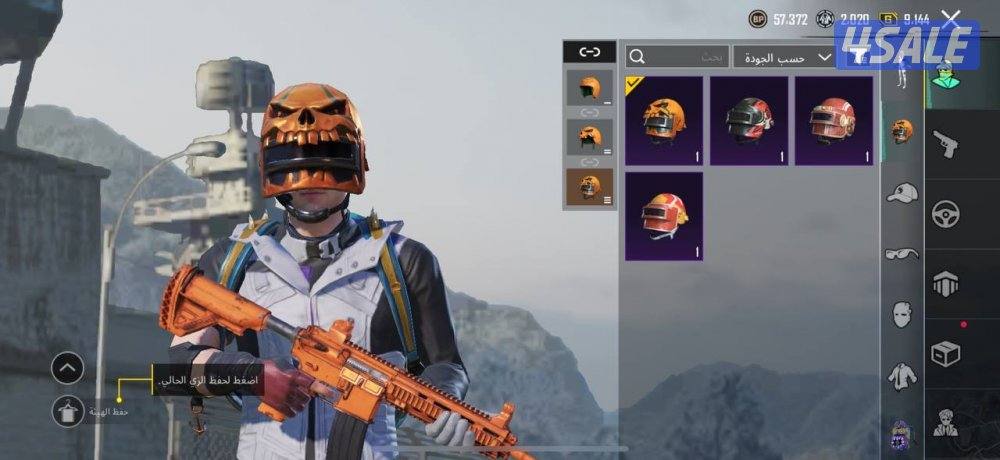Select the orange pumpkin skull helmet

(664, 120)
